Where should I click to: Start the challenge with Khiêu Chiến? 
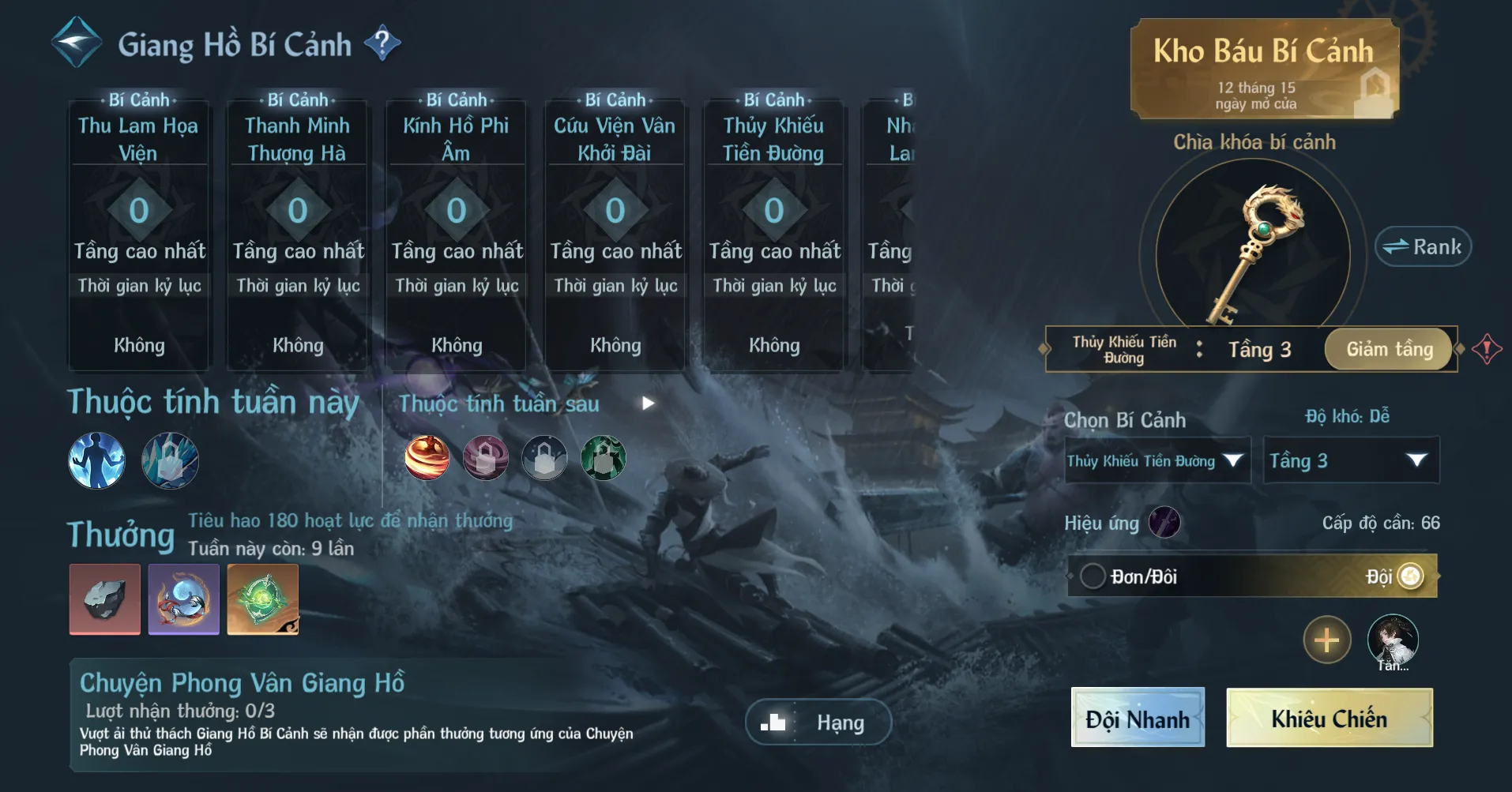(x=1329, y=718)
